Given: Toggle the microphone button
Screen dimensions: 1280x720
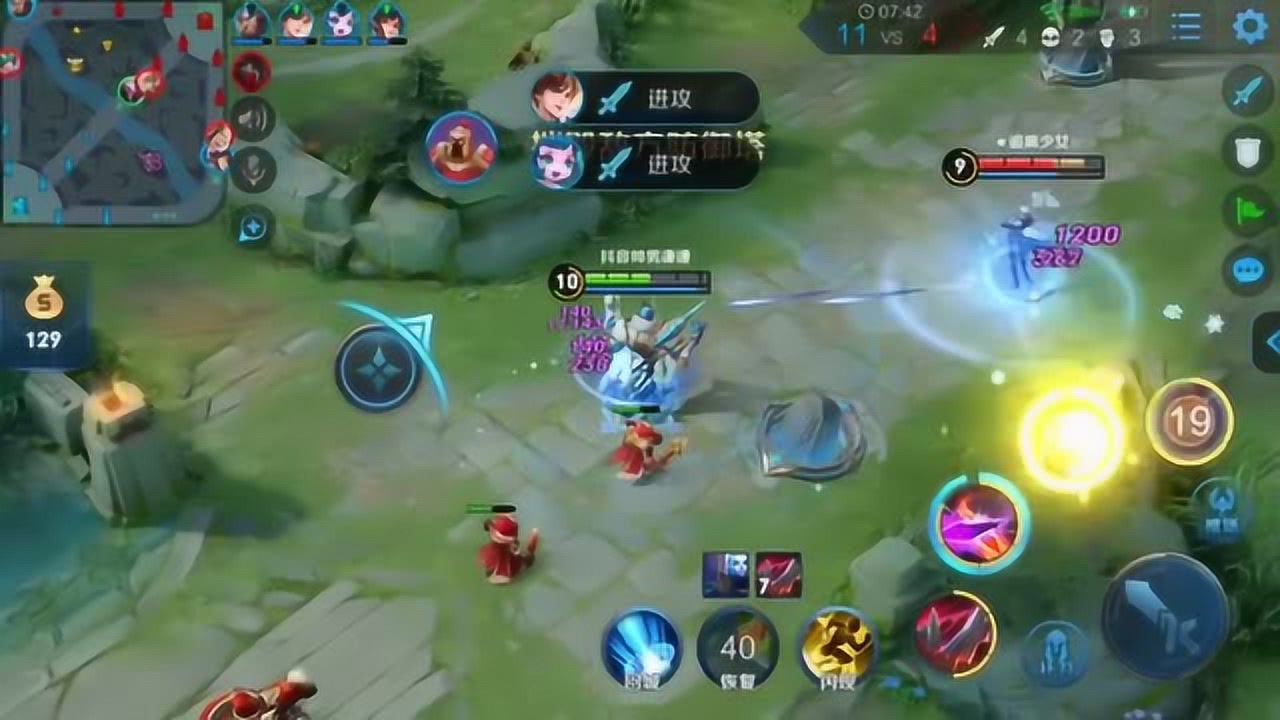Looking at the screenshot, I should click(253, 170).
